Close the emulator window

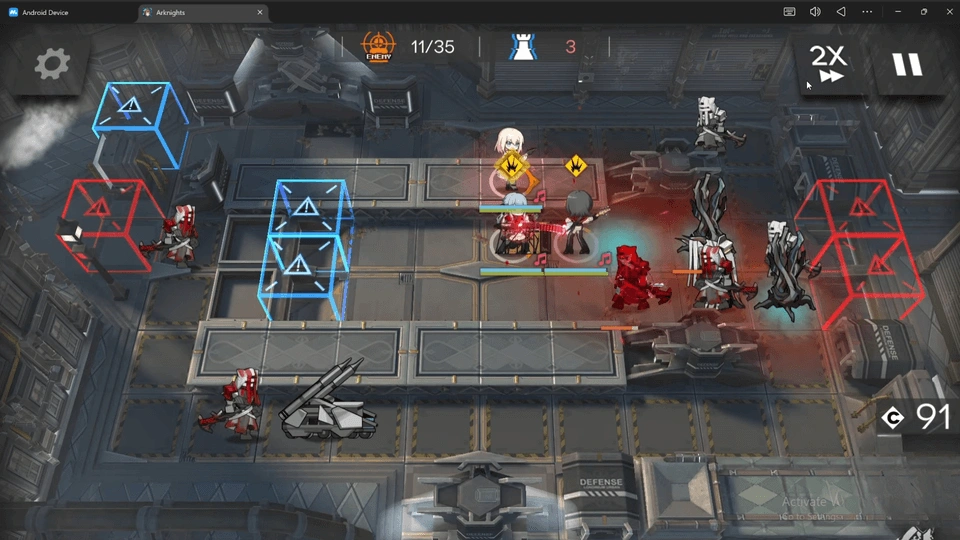coord(948,12)
